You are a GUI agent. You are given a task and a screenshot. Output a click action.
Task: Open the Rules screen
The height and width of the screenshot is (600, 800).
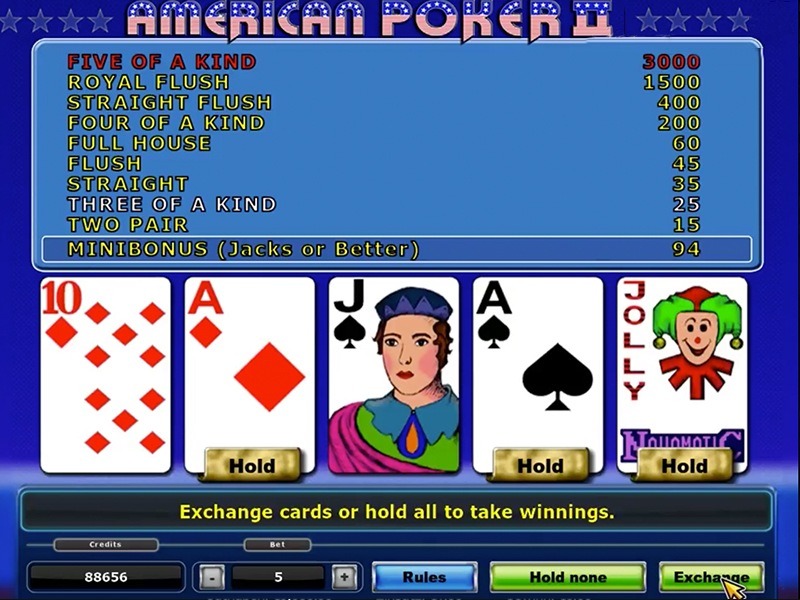pyautogui.click(x=424, y=577)
